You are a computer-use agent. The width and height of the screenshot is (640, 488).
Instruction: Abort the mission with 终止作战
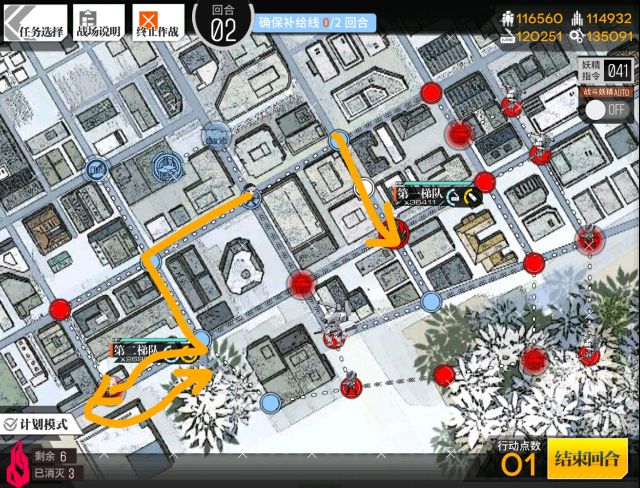click(x=158, y=23)
